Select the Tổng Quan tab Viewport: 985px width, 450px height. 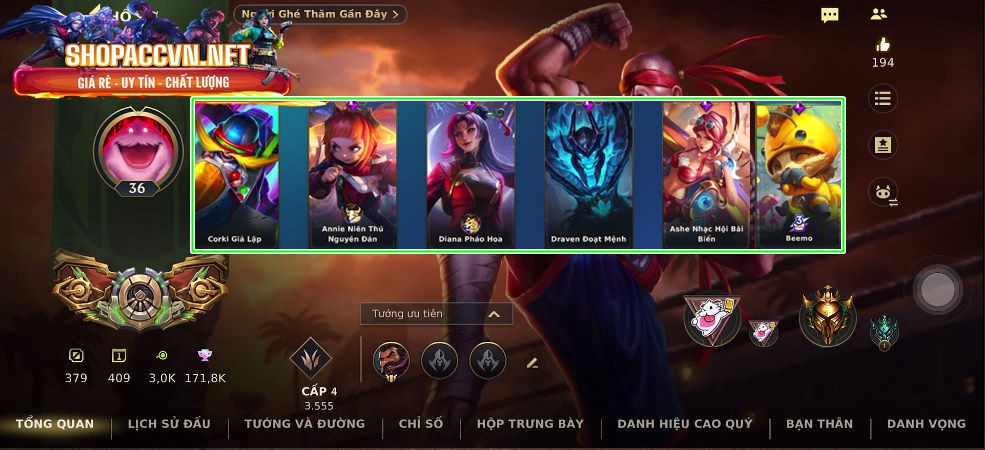point(55,424)
